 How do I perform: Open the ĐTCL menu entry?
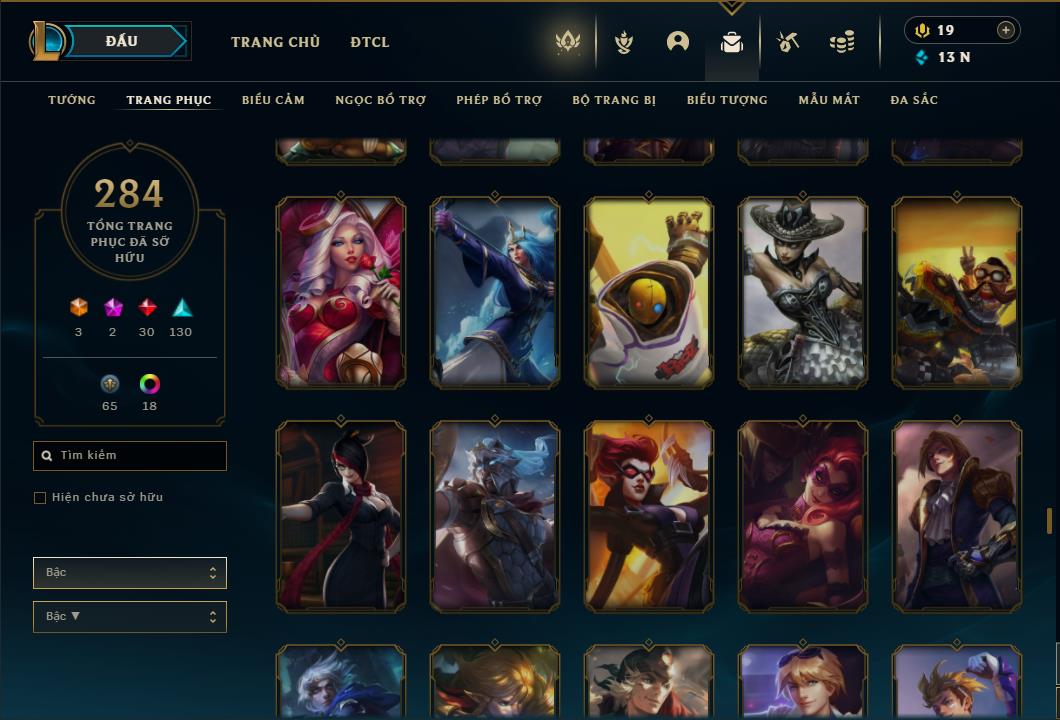[370, 42]
